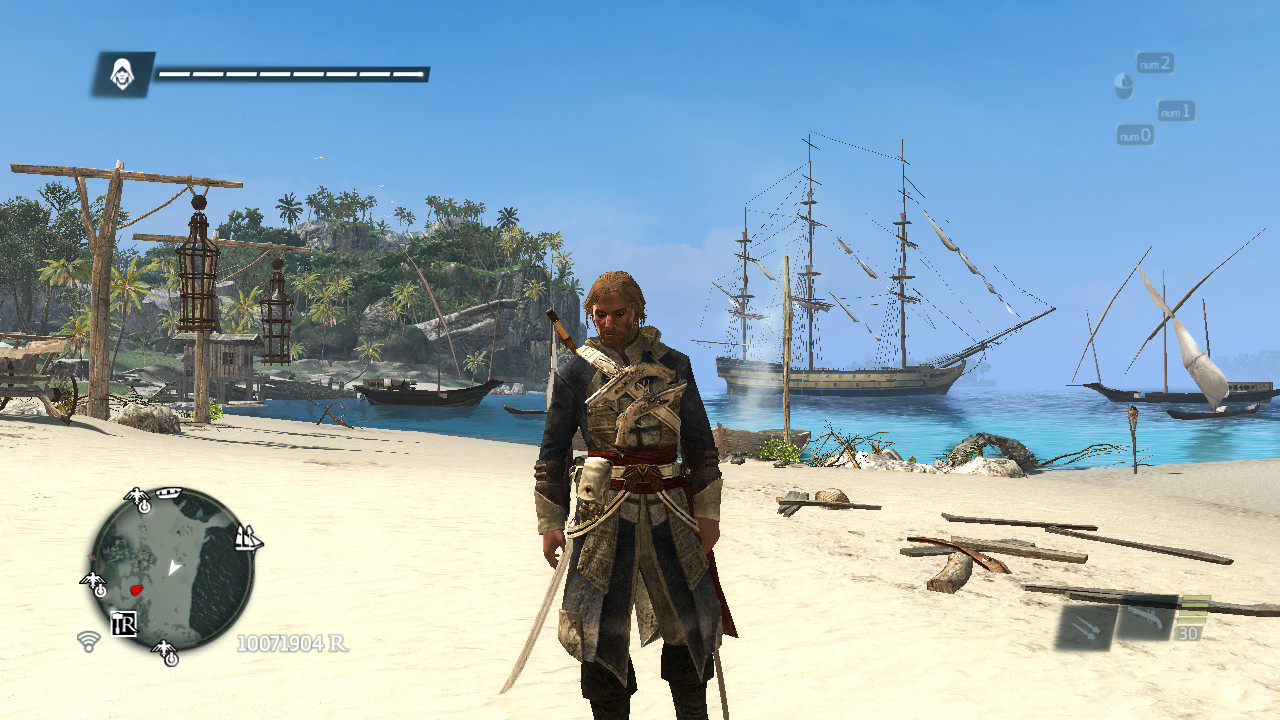Click the Animus signal strength icon near the minimap
1280x720 pixels.
coord(88,642)
